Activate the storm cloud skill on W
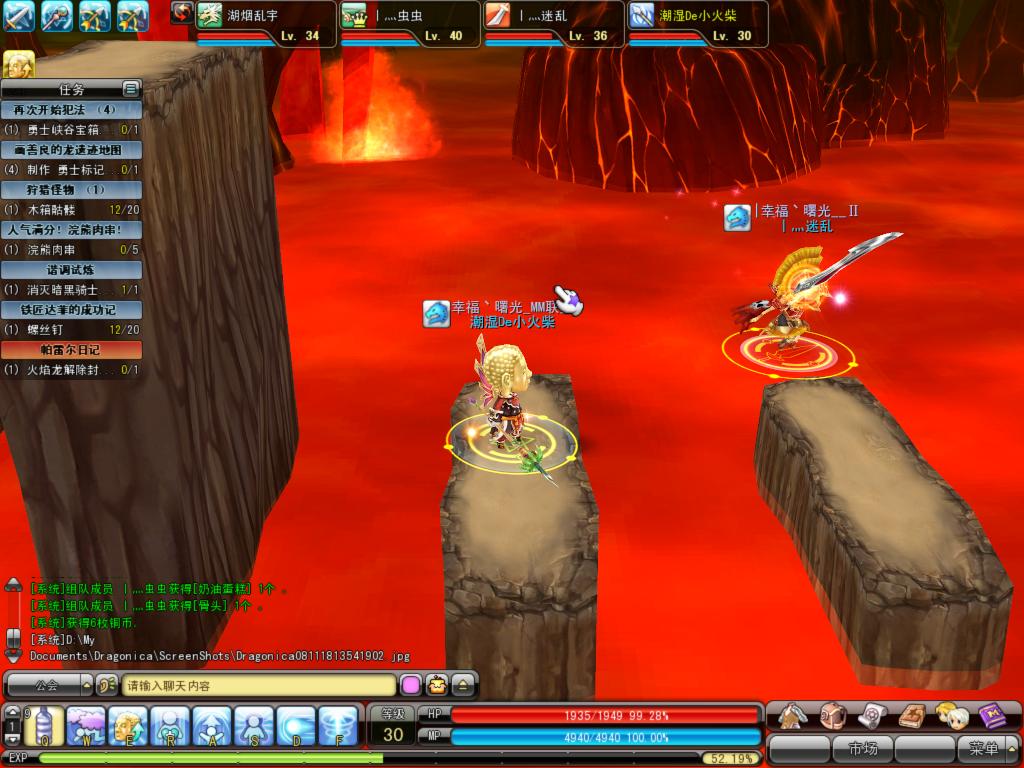 86,725
